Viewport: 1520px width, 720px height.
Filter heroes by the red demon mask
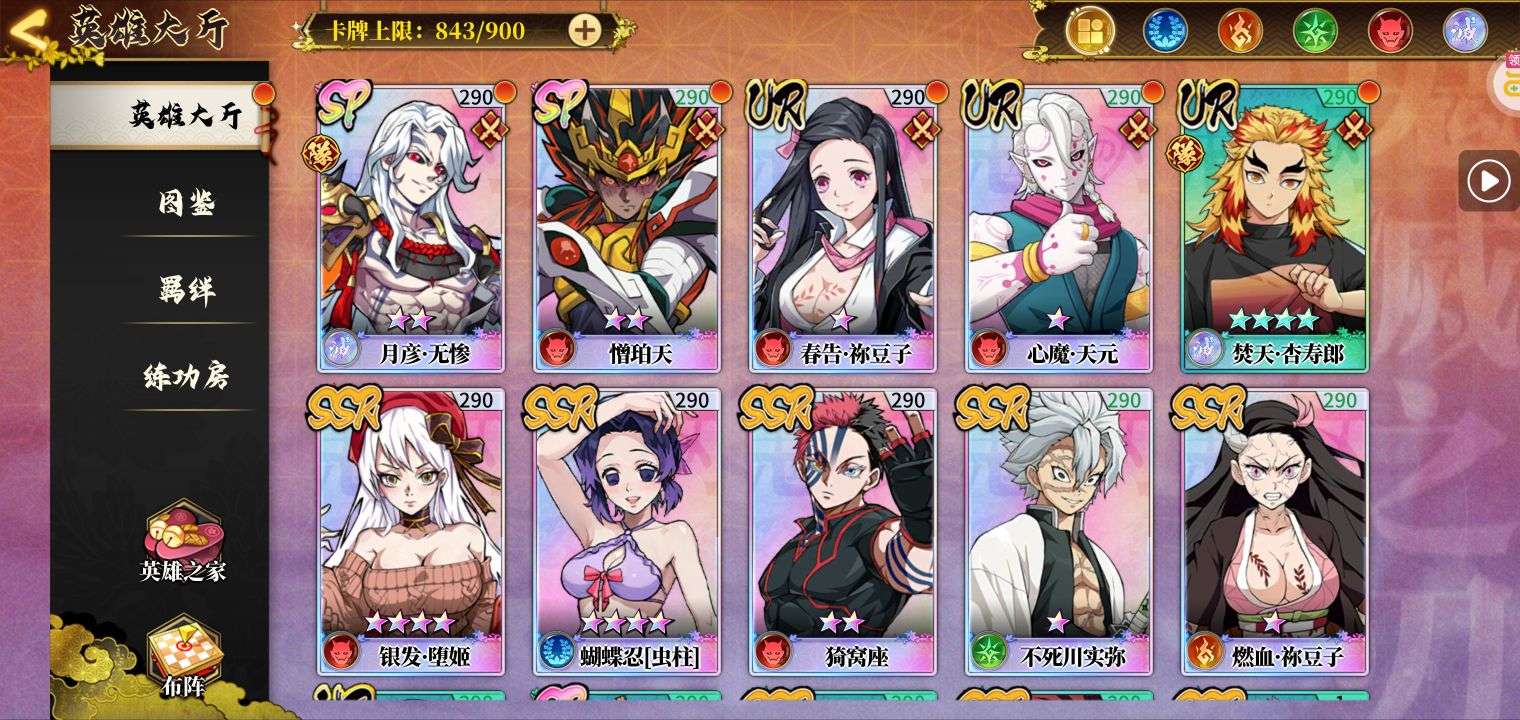point(1390,30)
